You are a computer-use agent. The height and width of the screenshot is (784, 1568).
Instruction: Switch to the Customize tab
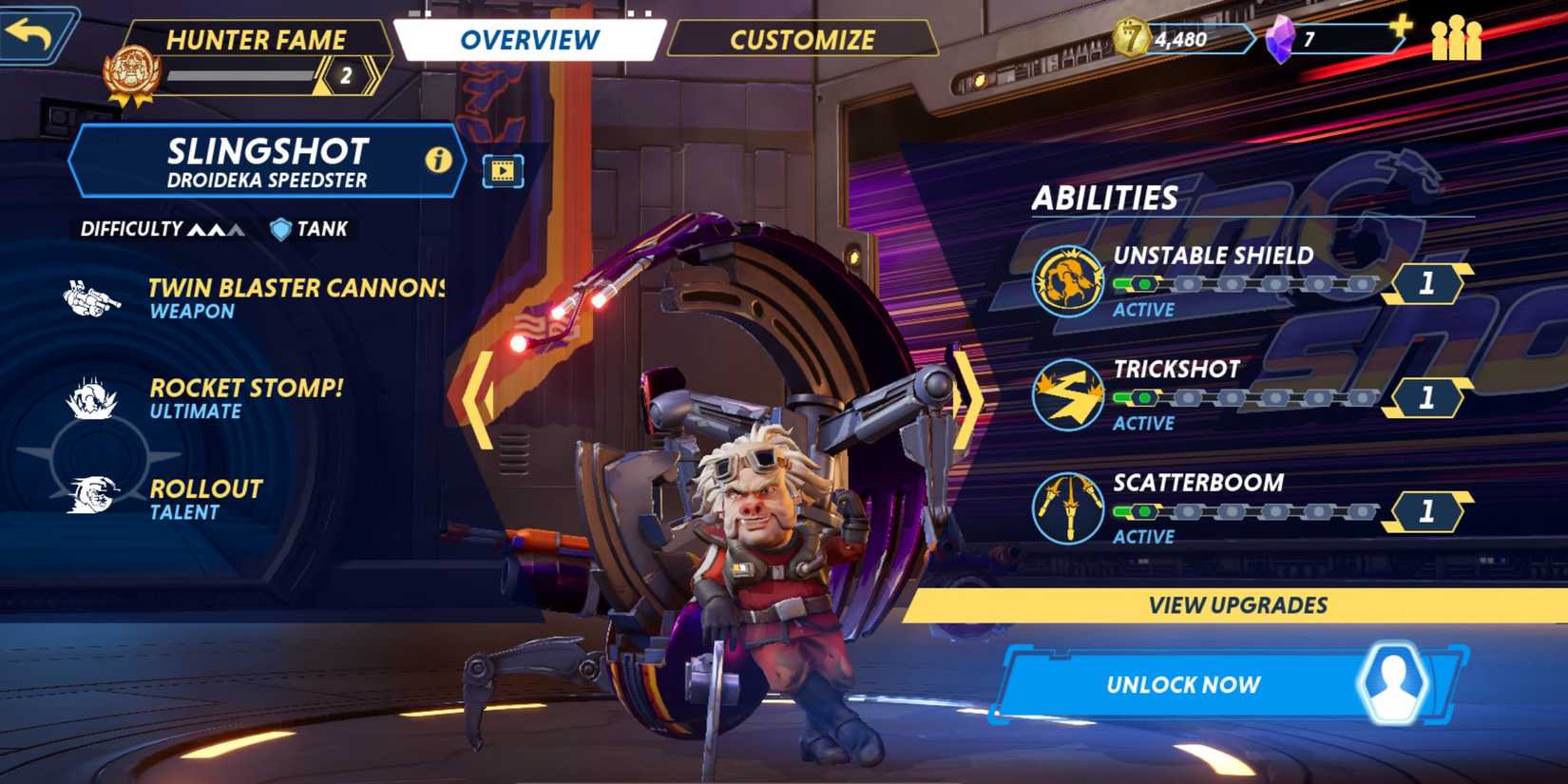coord(802,40)
